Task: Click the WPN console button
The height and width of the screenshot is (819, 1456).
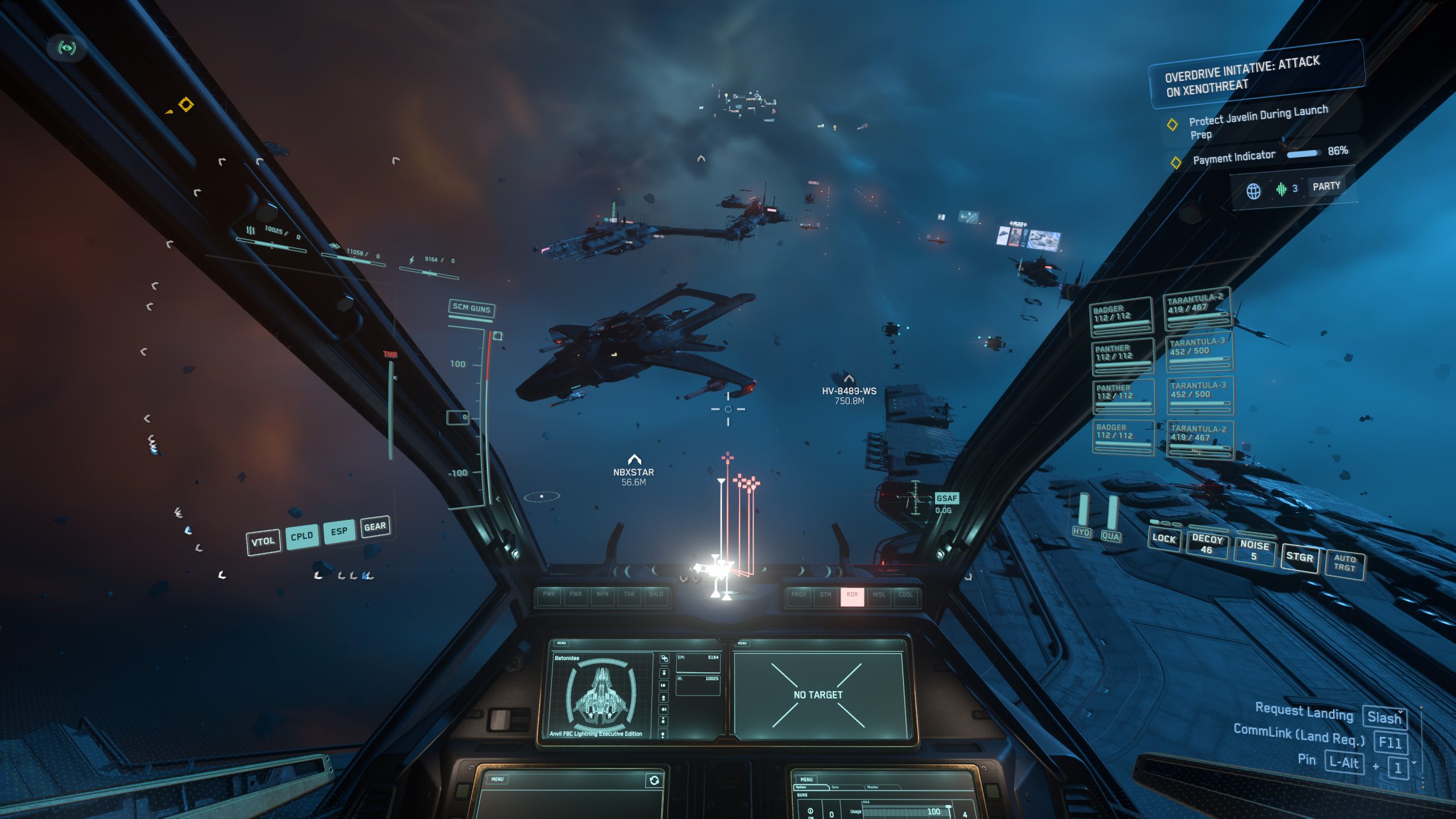Action: tap(602, 594)
